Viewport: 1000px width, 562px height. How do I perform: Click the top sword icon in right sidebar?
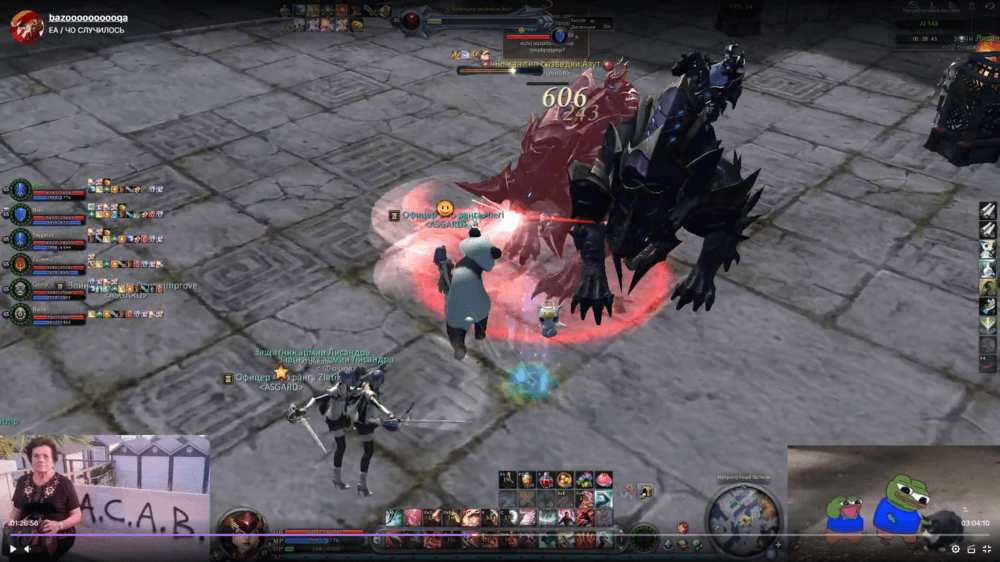pos(988,211)
